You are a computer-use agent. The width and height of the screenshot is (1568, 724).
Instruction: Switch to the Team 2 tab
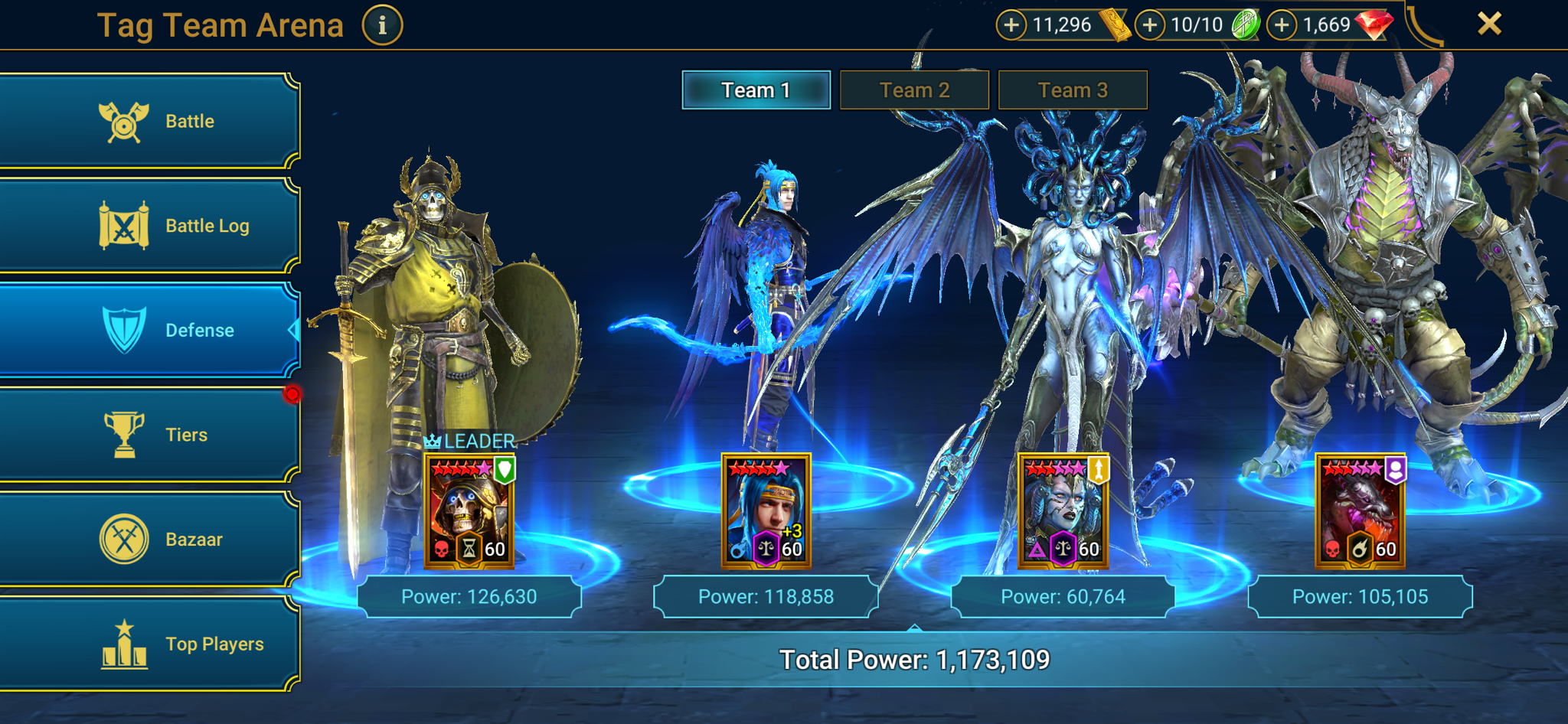pyautogui.click(x=915, y=90)
